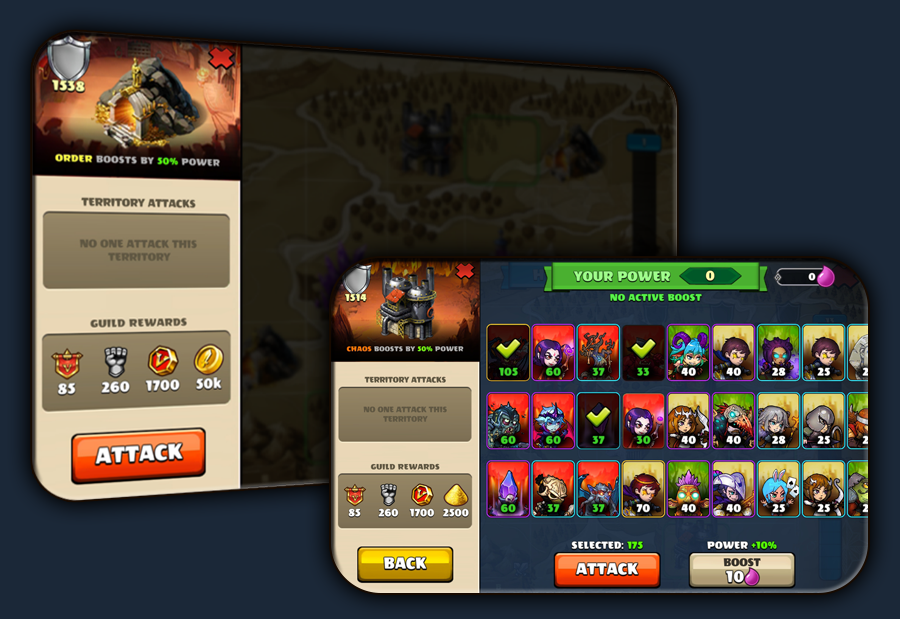Deselect the checked hero with 33 power
The height and width of the screenshot is (619, 900).
[644, 352]
